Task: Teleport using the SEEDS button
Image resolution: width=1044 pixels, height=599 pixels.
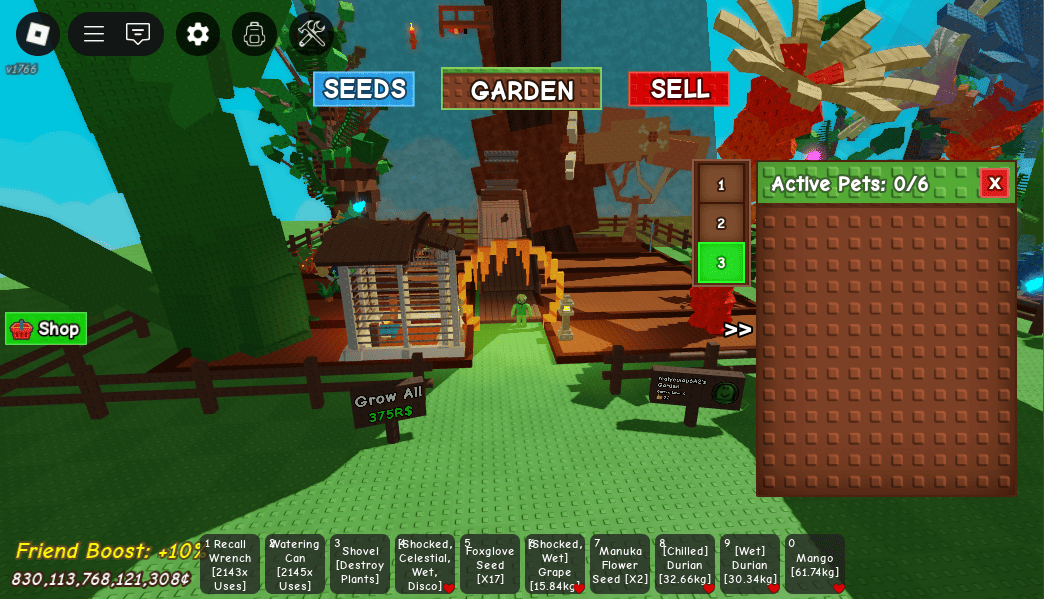Action: 364,89
